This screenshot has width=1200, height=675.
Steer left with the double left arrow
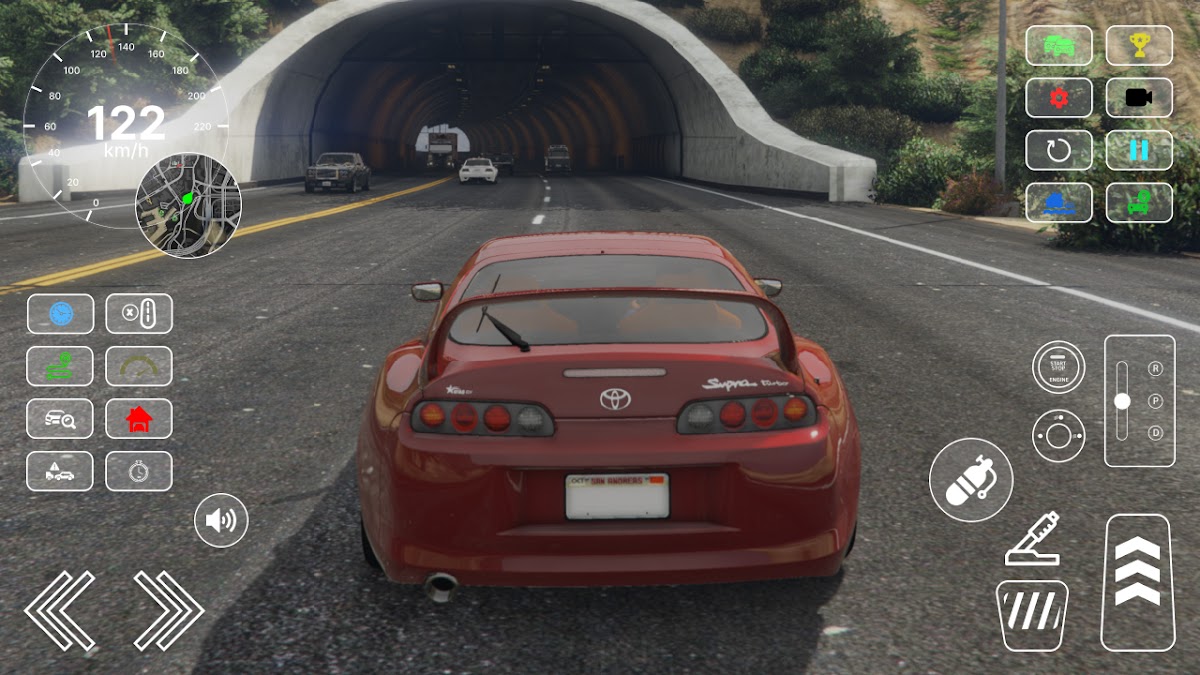click(60, 610)
